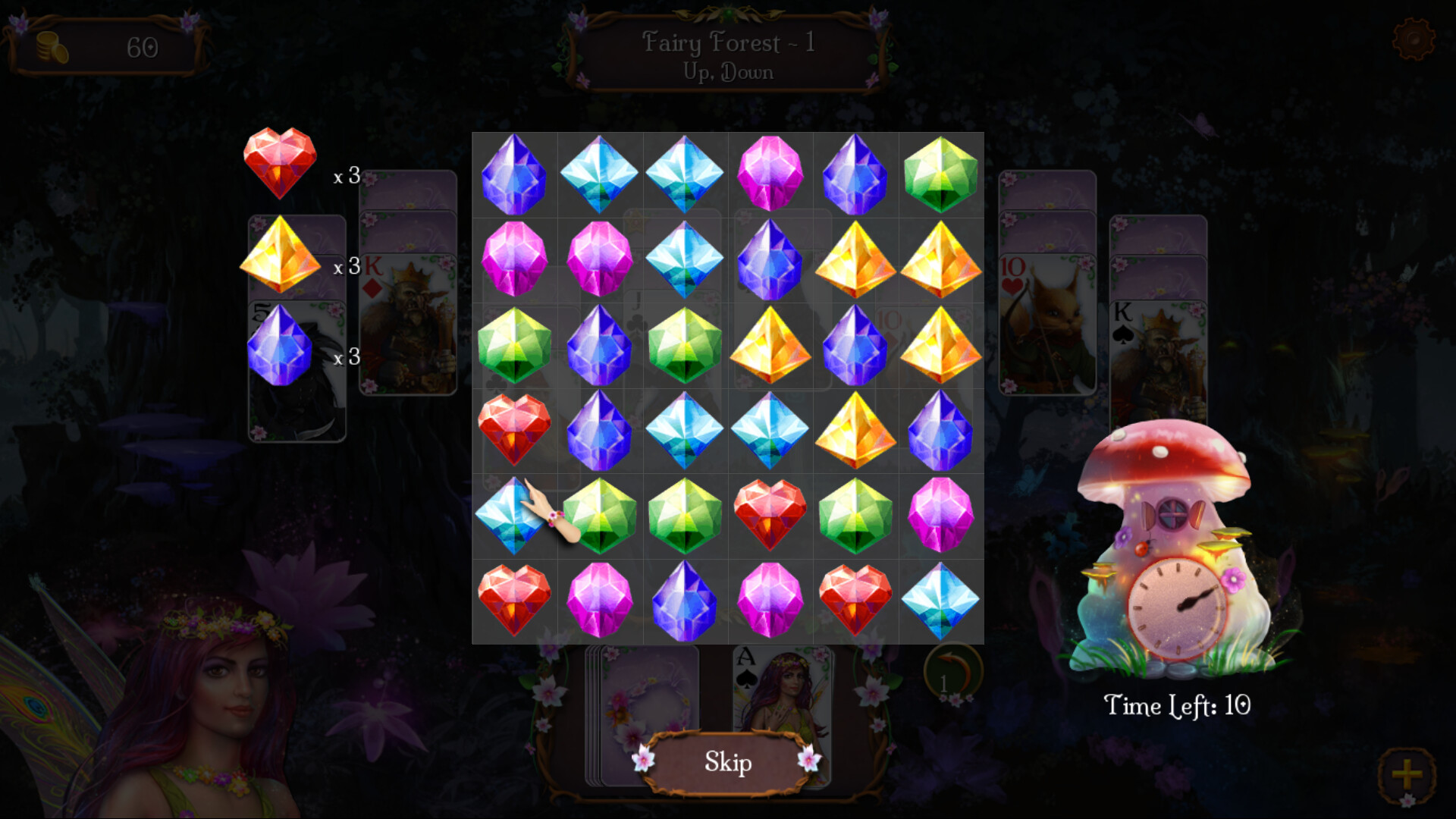
Task: Click the Fairy Forest - 1 title banner
Action: [x=728, y=55]
